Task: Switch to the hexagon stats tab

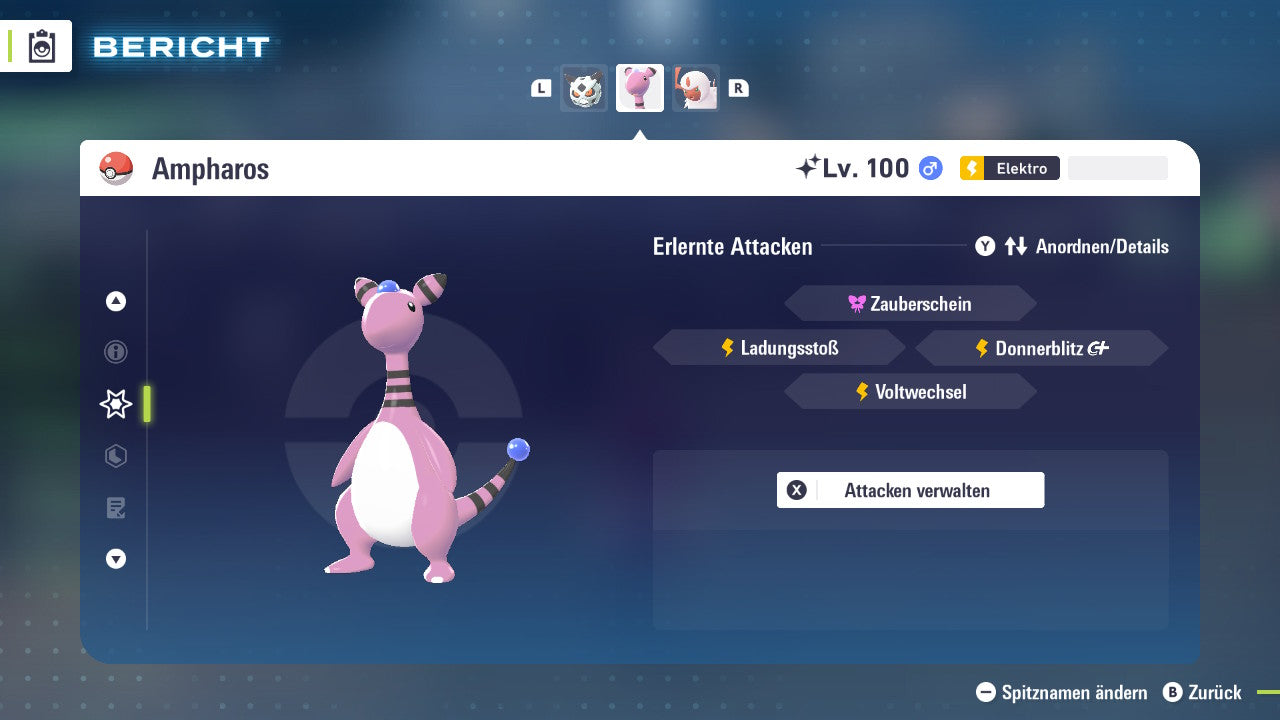Action: point(116,456)
